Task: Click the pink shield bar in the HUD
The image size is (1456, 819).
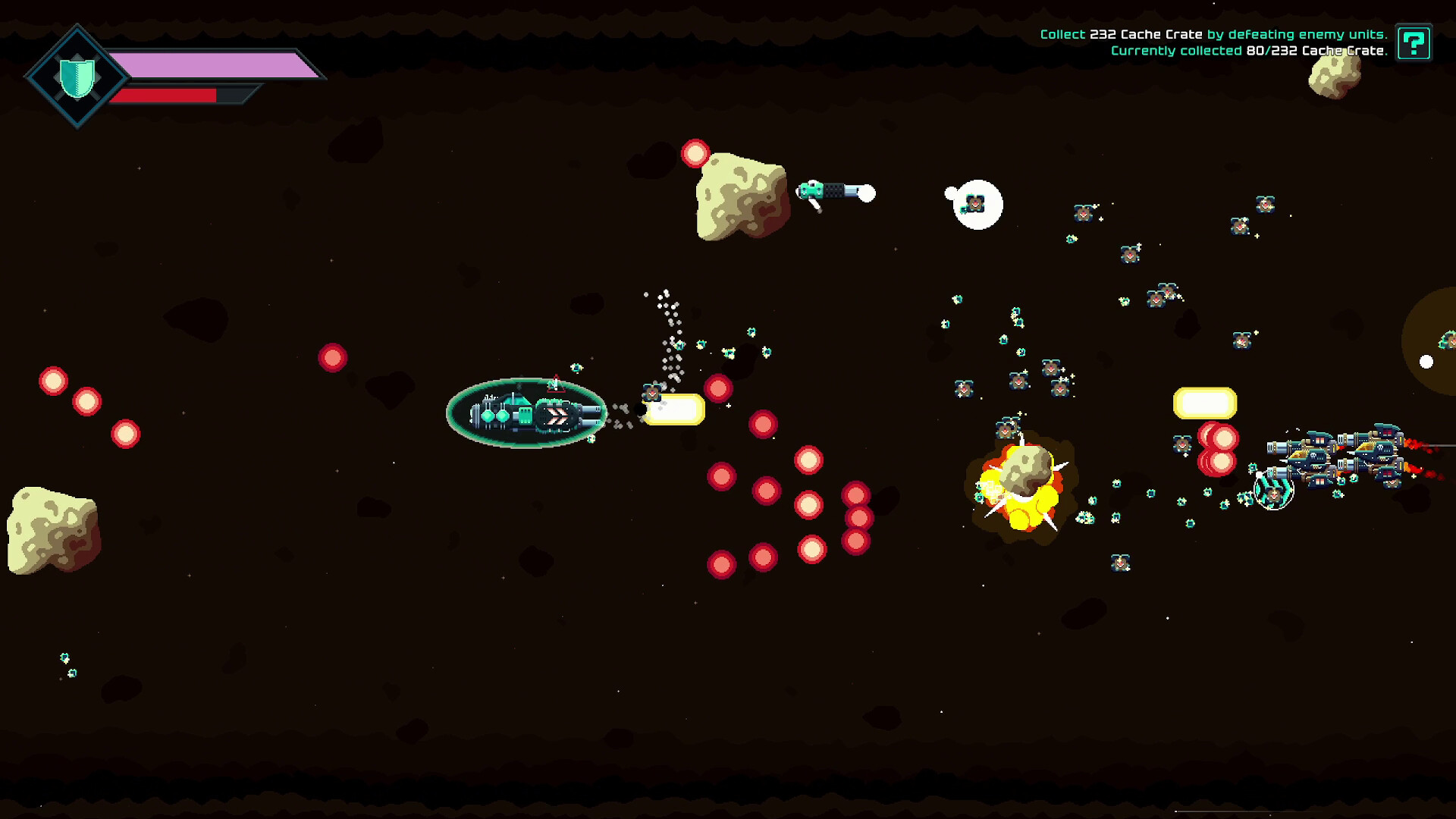Action: [x=220, y=67]
